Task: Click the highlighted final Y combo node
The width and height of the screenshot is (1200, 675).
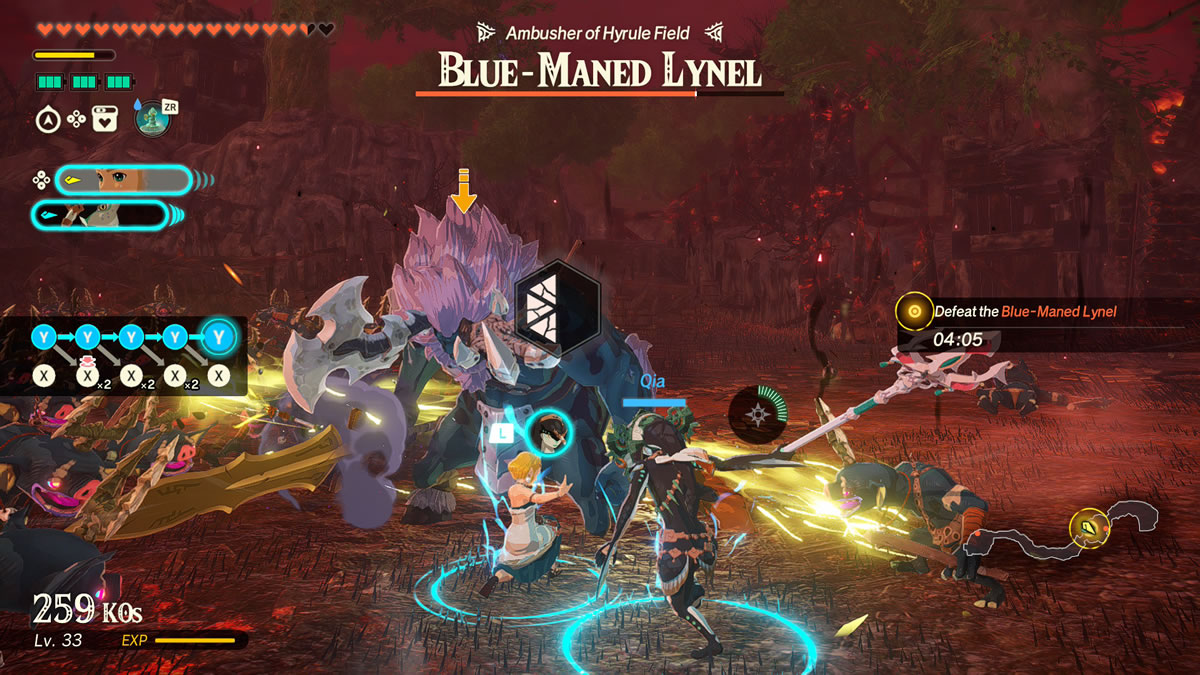Action: [219, 338]
